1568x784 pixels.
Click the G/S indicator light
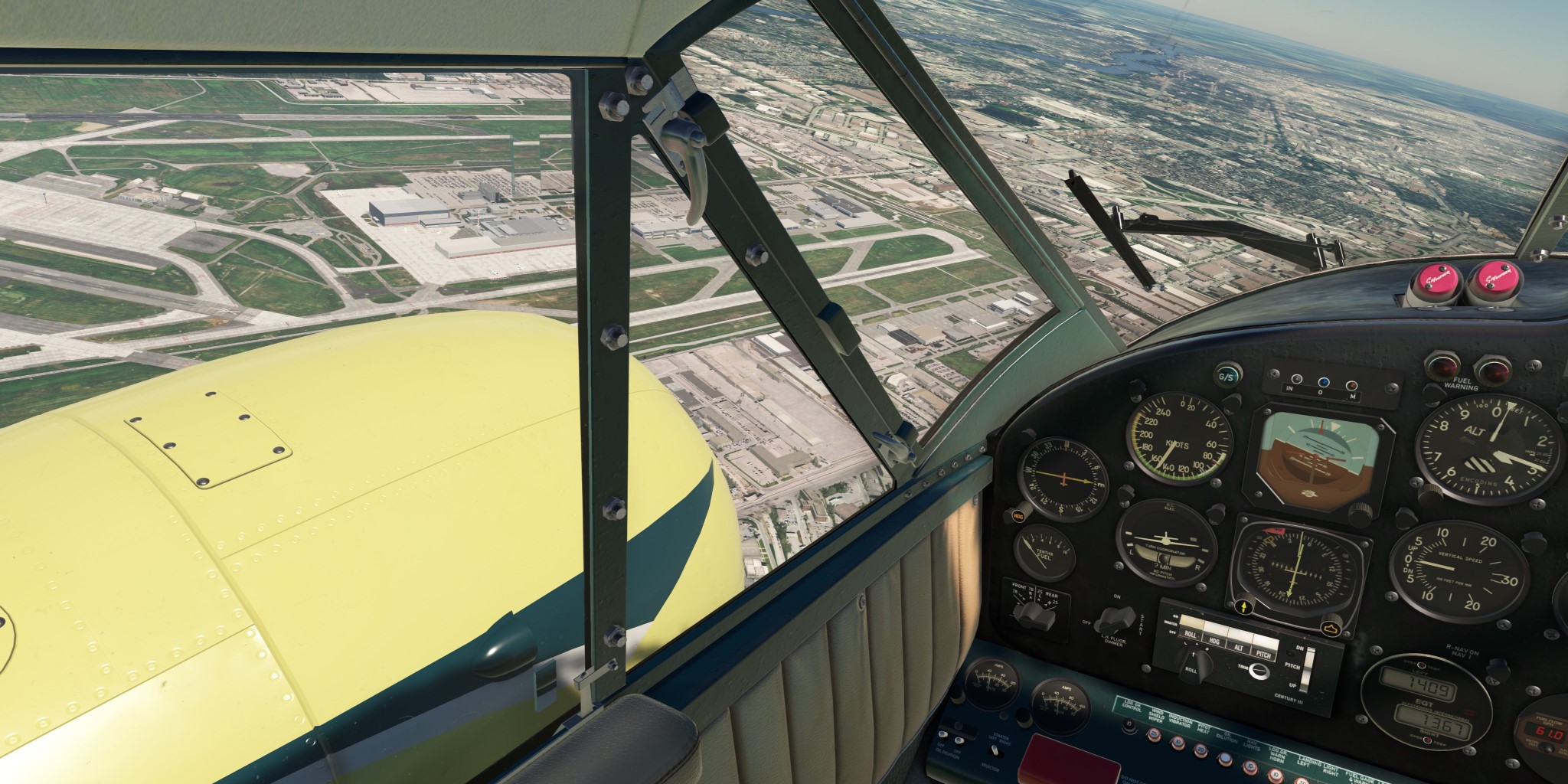point(1226,376)
